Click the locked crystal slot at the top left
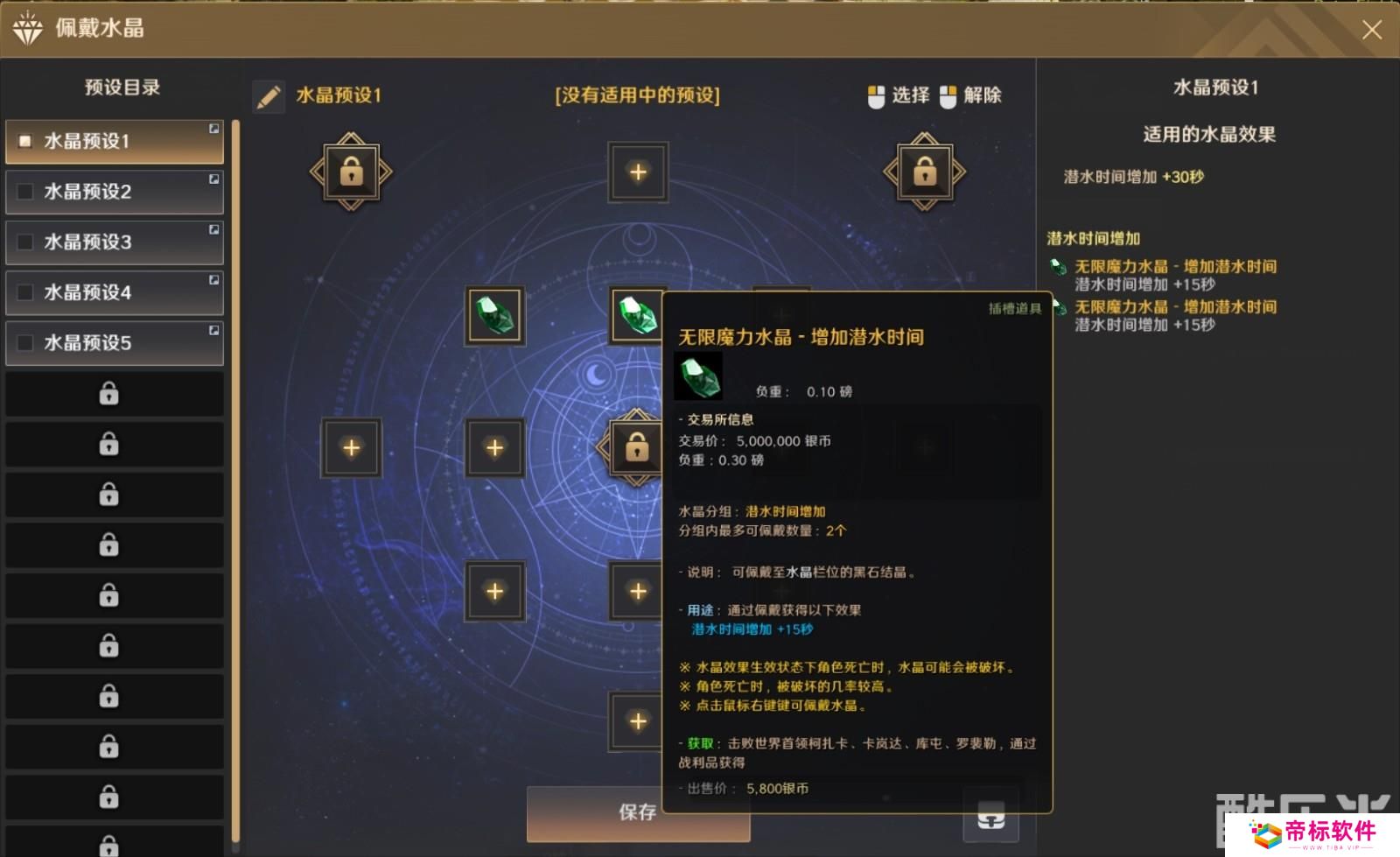This screenshot has width=1400, height=857. pyautogui.click(x=349, y=171)
